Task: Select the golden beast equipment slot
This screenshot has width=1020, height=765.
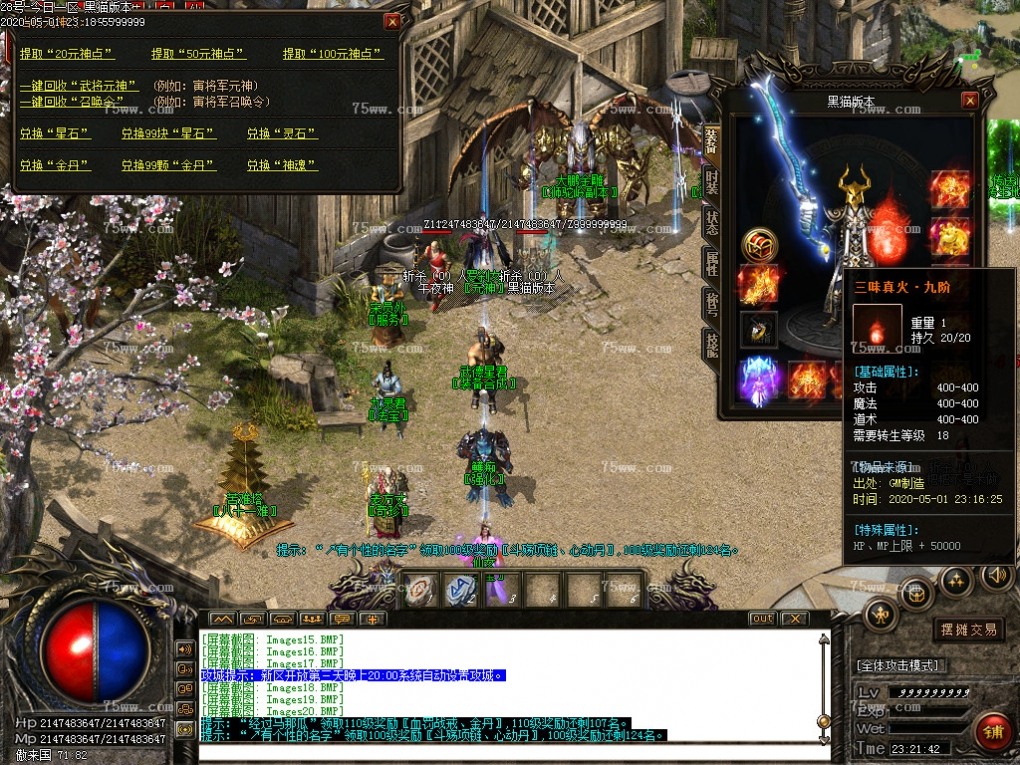Action: (949, 237)
